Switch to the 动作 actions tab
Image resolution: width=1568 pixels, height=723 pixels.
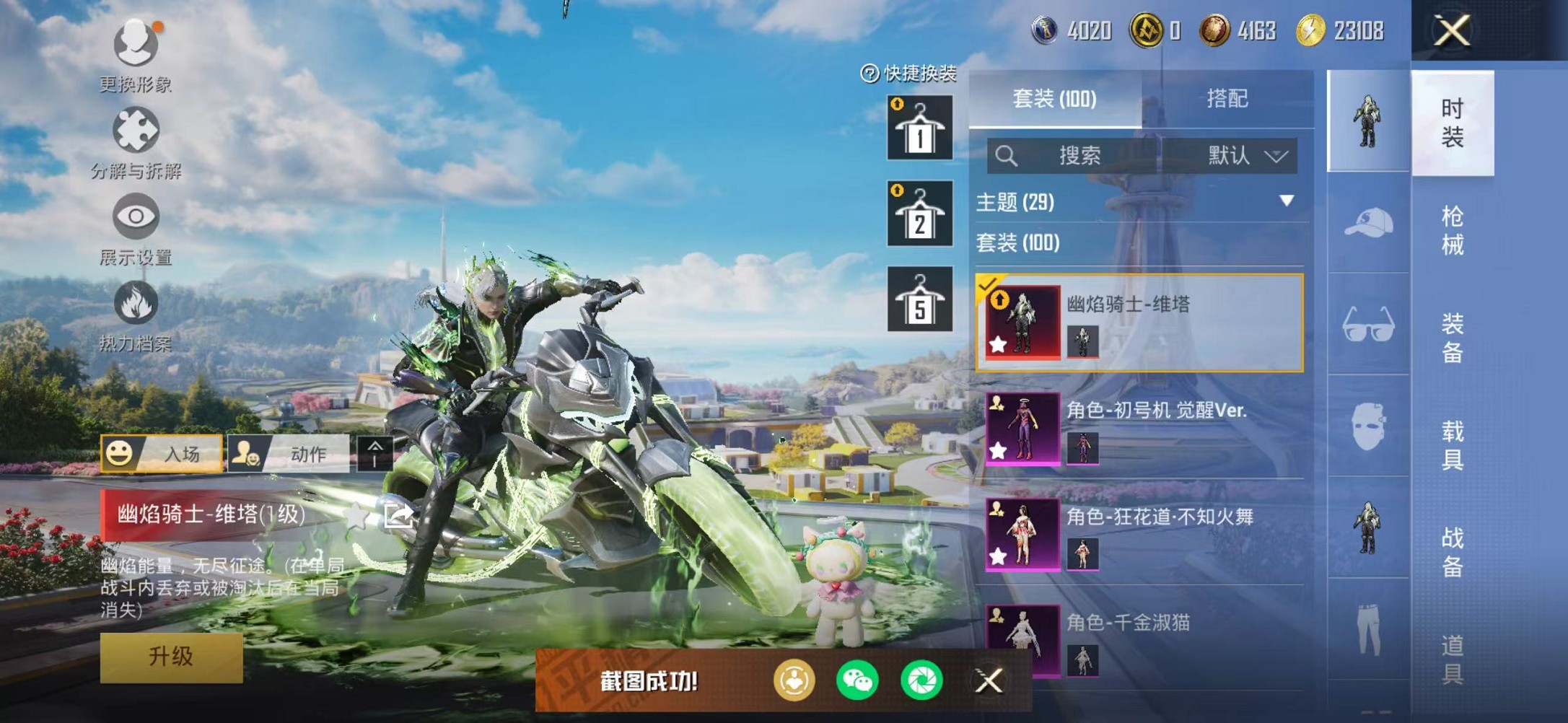click(x=289, y=454)
